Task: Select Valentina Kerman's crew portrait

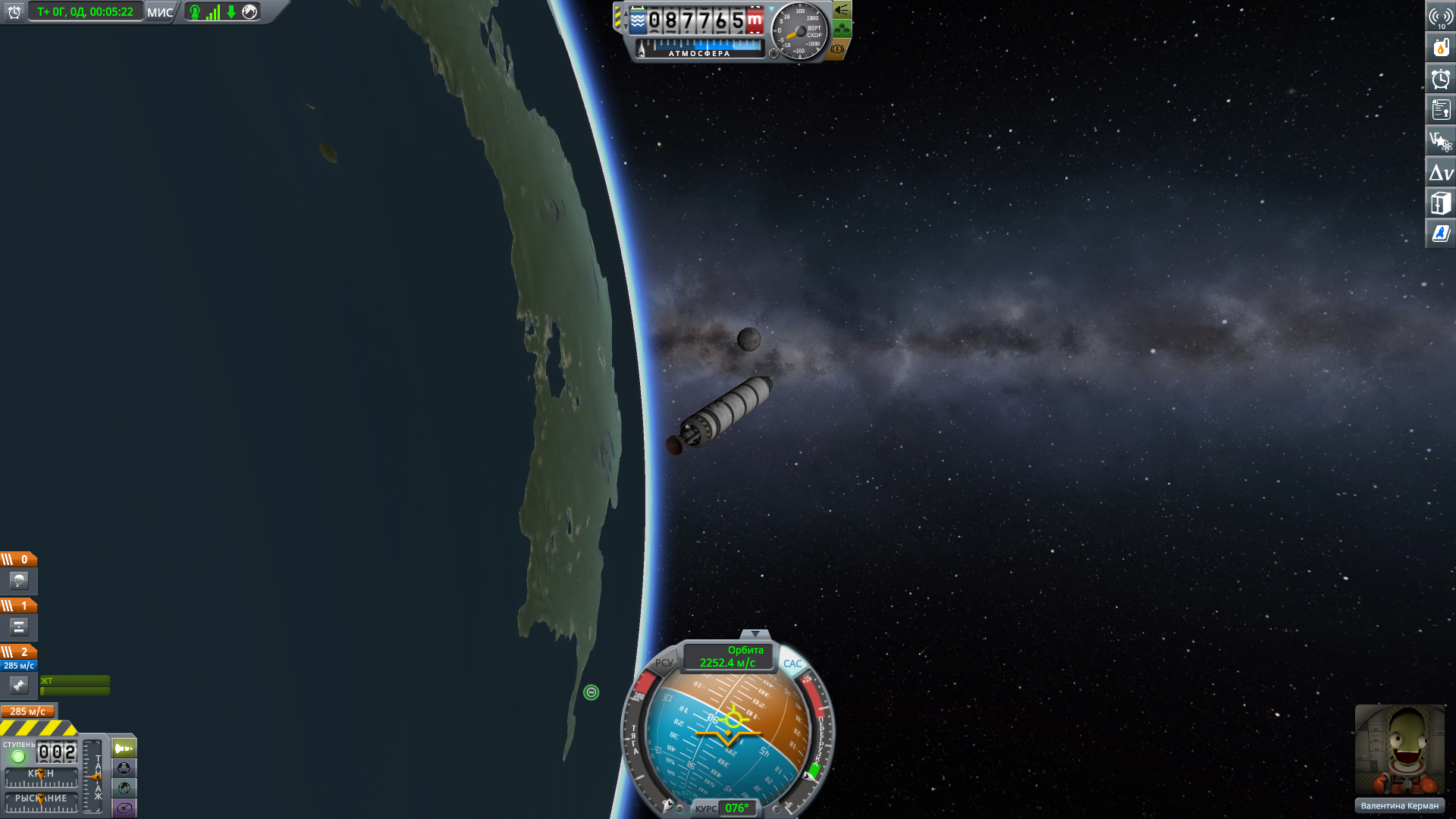Action: point(1399,749)
